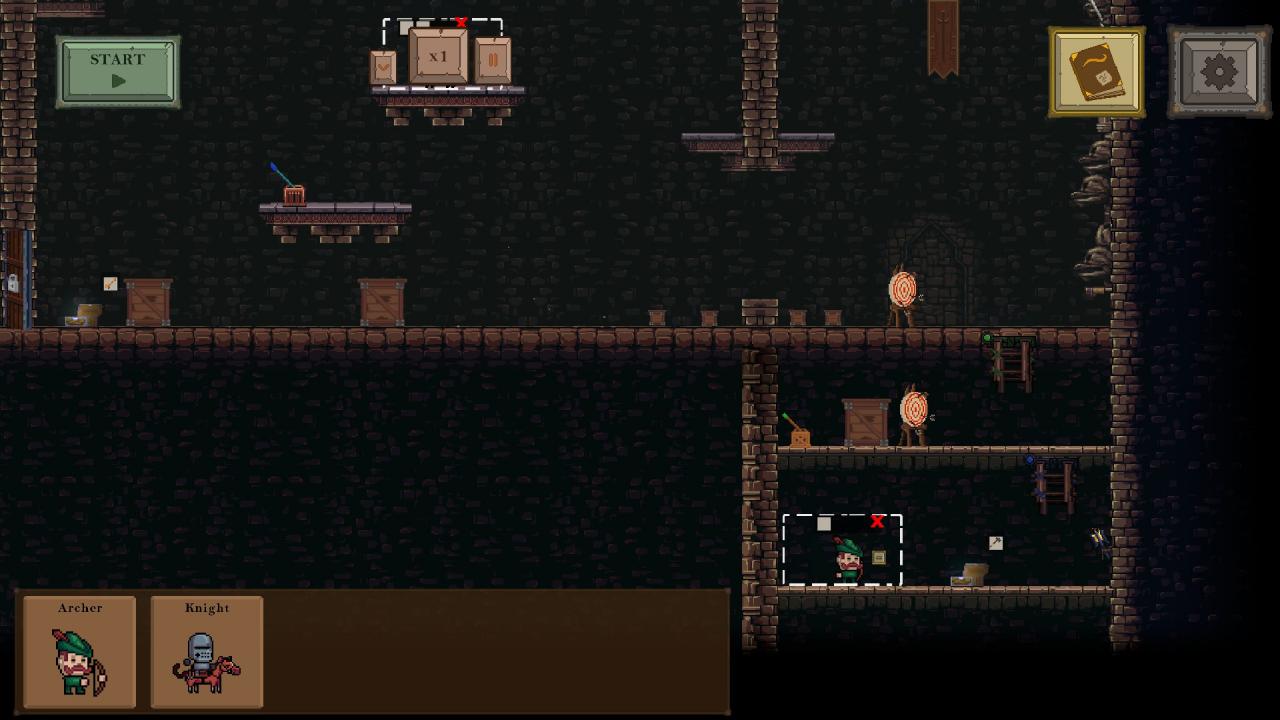Image resolution: width=1280 pixels, height=720 pixels.
Task: Collapse the speed panel with the chevron button
Action: coord(383,68)
